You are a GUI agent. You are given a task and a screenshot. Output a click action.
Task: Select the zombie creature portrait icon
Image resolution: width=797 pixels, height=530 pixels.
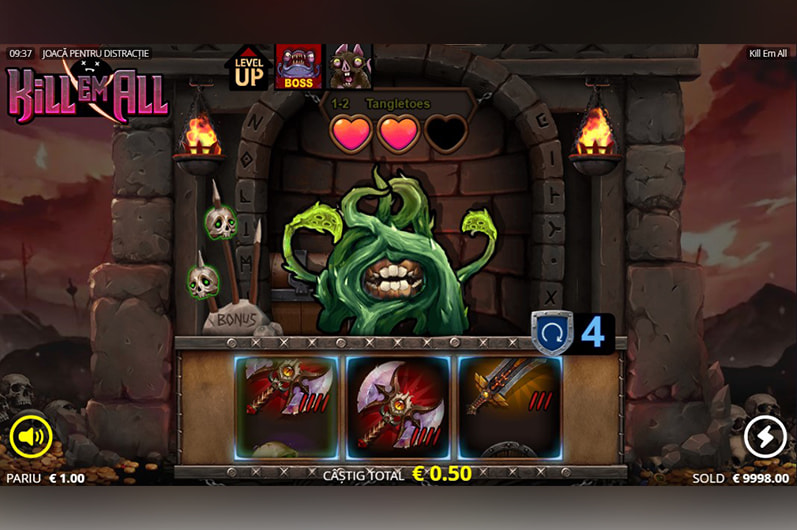tap(350, 67)
